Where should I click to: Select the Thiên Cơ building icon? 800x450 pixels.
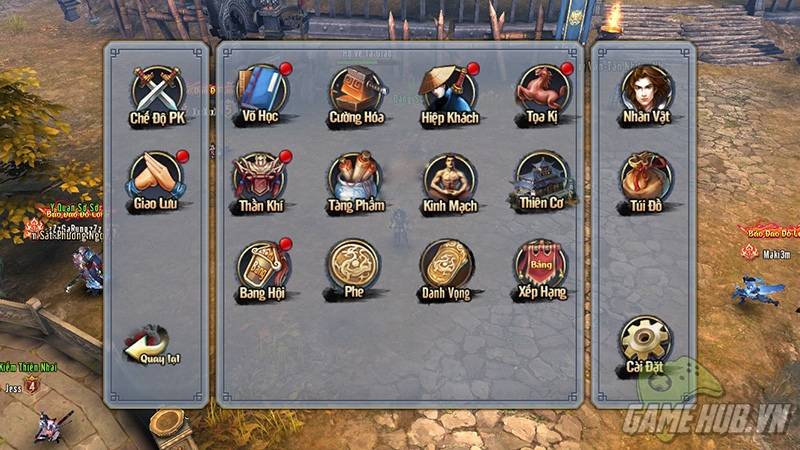(542, 178)
